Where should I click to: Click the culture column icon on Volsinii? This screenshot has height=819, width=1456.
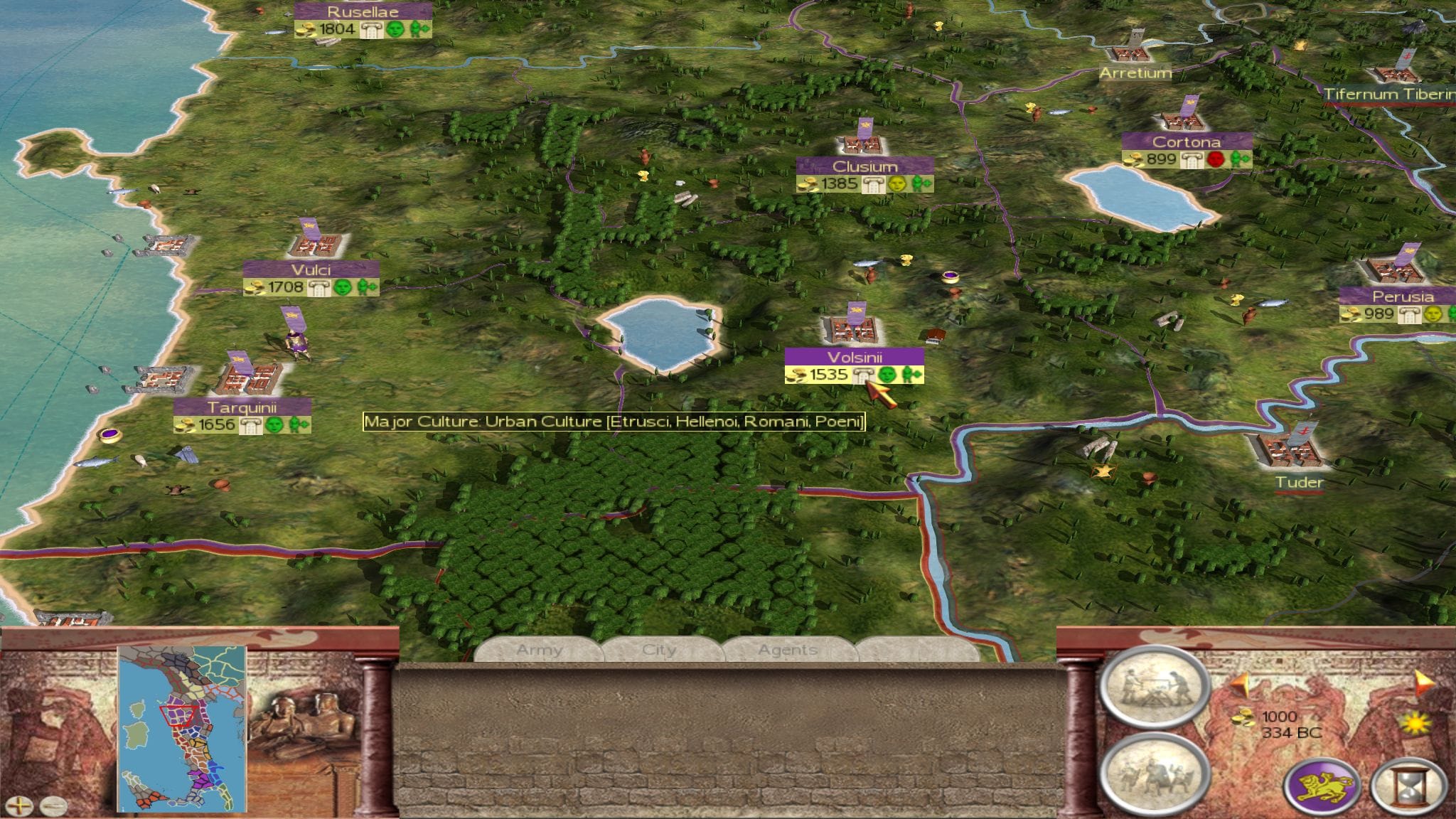(862, 375)
